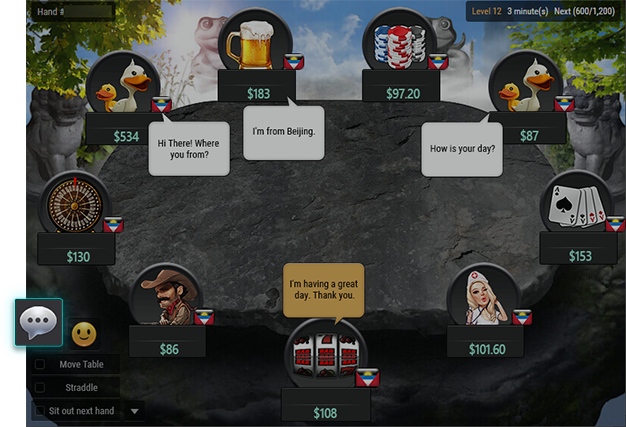Screen dimensions: 626x427
Task: Select the poker chips avatar player
Action: pyautogui.click(x=401, y=45)
